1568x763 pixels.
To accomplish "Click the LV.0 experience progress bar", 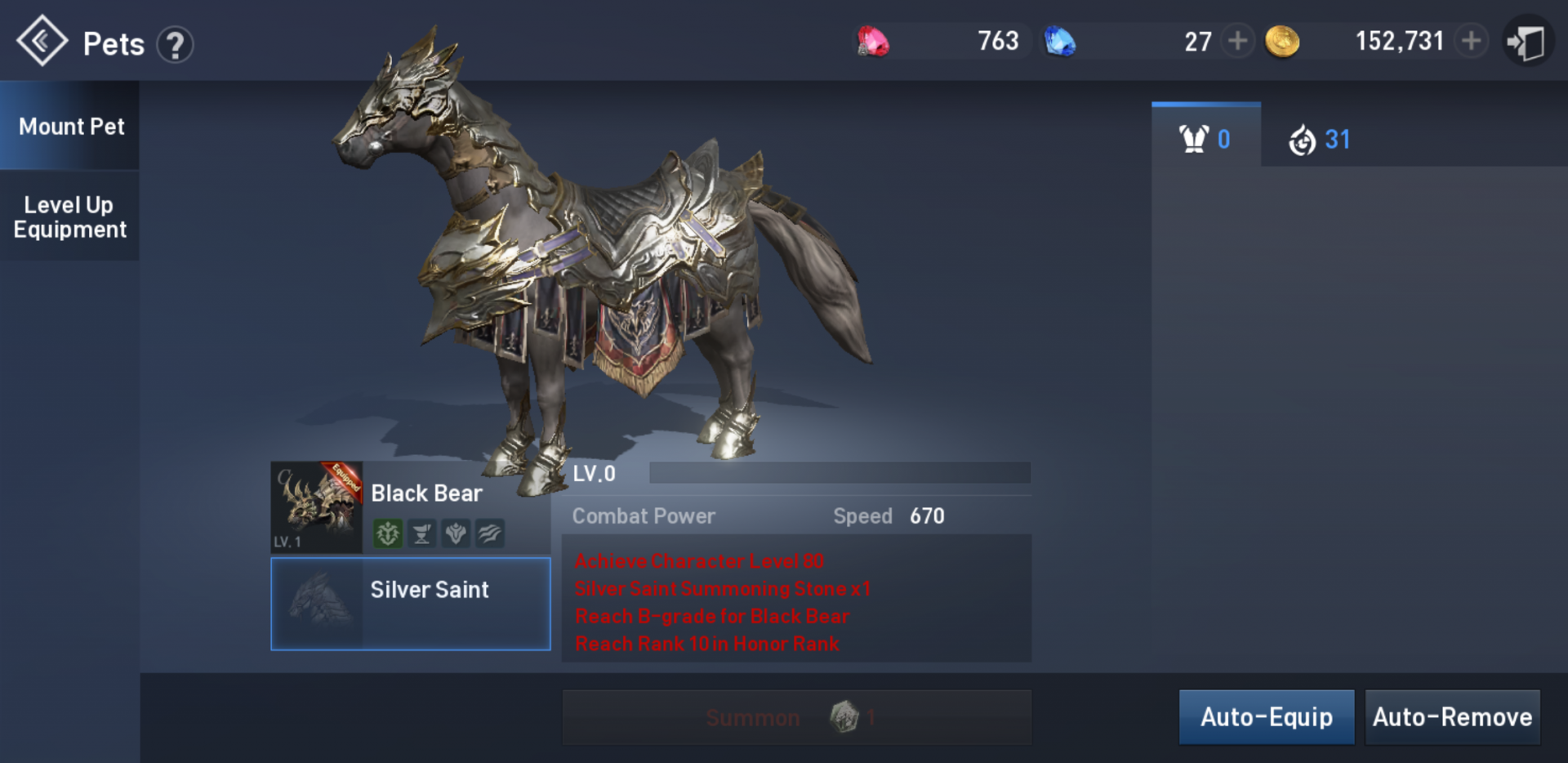I will [839, 473].
